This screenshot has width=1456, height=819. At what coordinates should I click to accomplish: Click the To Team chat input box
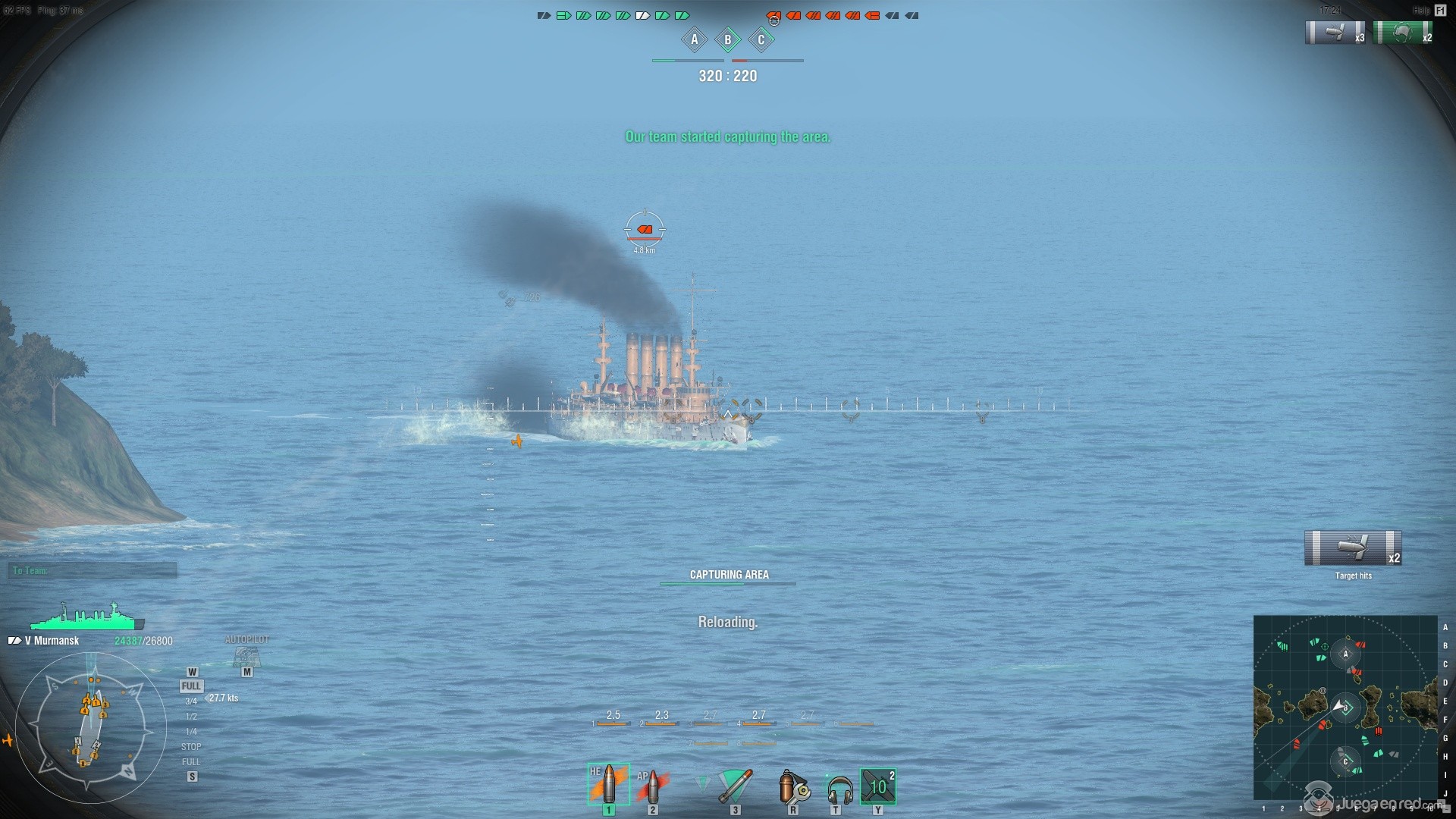[93, 570]
